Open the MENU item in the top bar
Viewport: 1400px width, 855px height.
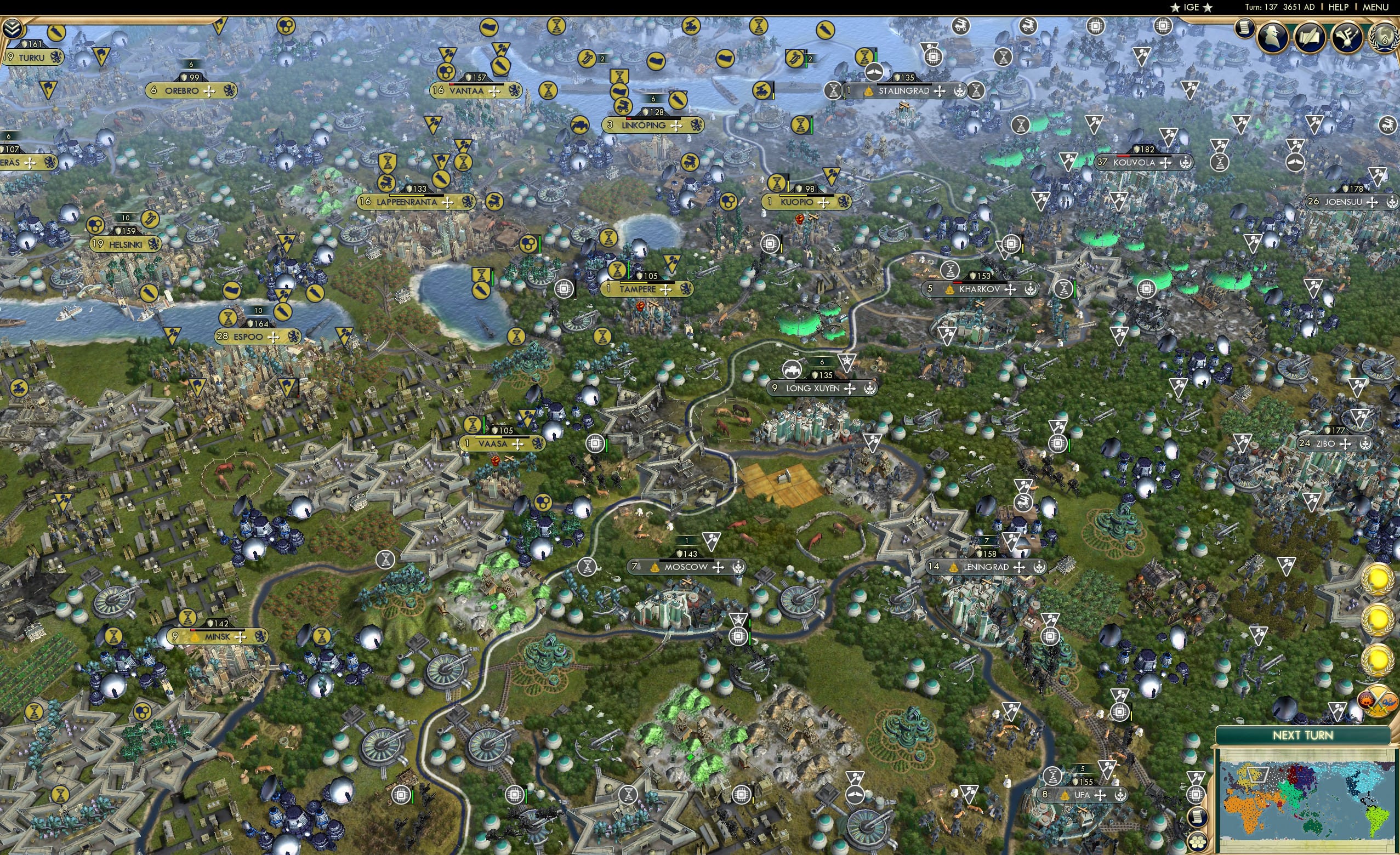point(1375,7)
